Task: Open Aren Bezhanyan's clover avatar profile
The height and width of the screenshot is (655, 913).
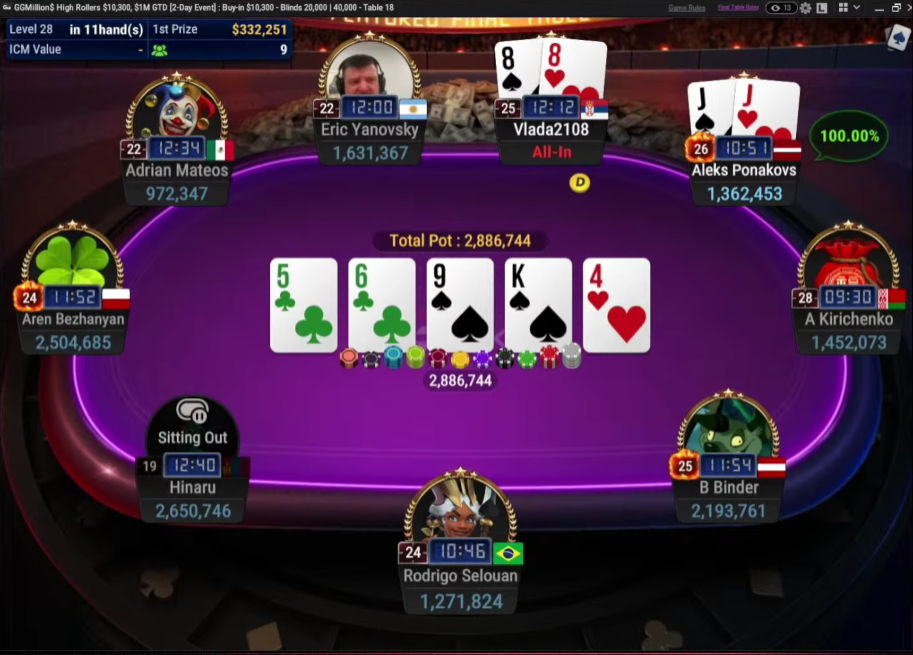Action: [x=72, y=259]
